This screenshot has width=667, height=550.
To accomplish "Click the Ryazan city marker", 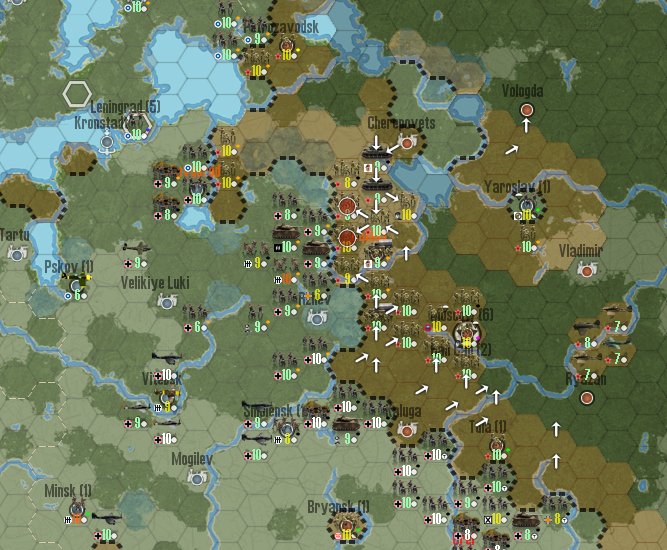I will (587, 397).
